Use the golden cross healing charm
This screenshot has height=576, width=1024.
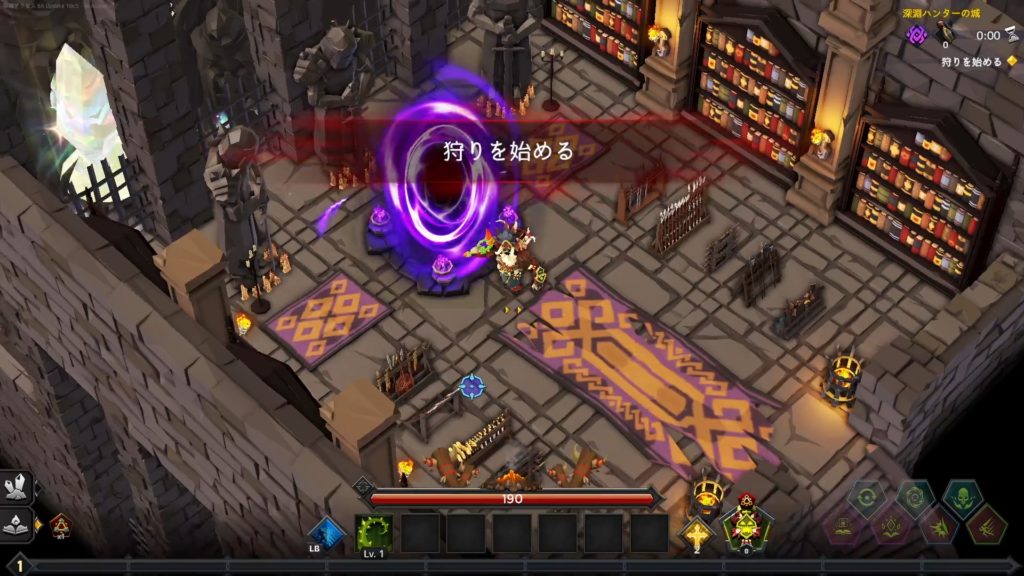[x=696, y=531]
